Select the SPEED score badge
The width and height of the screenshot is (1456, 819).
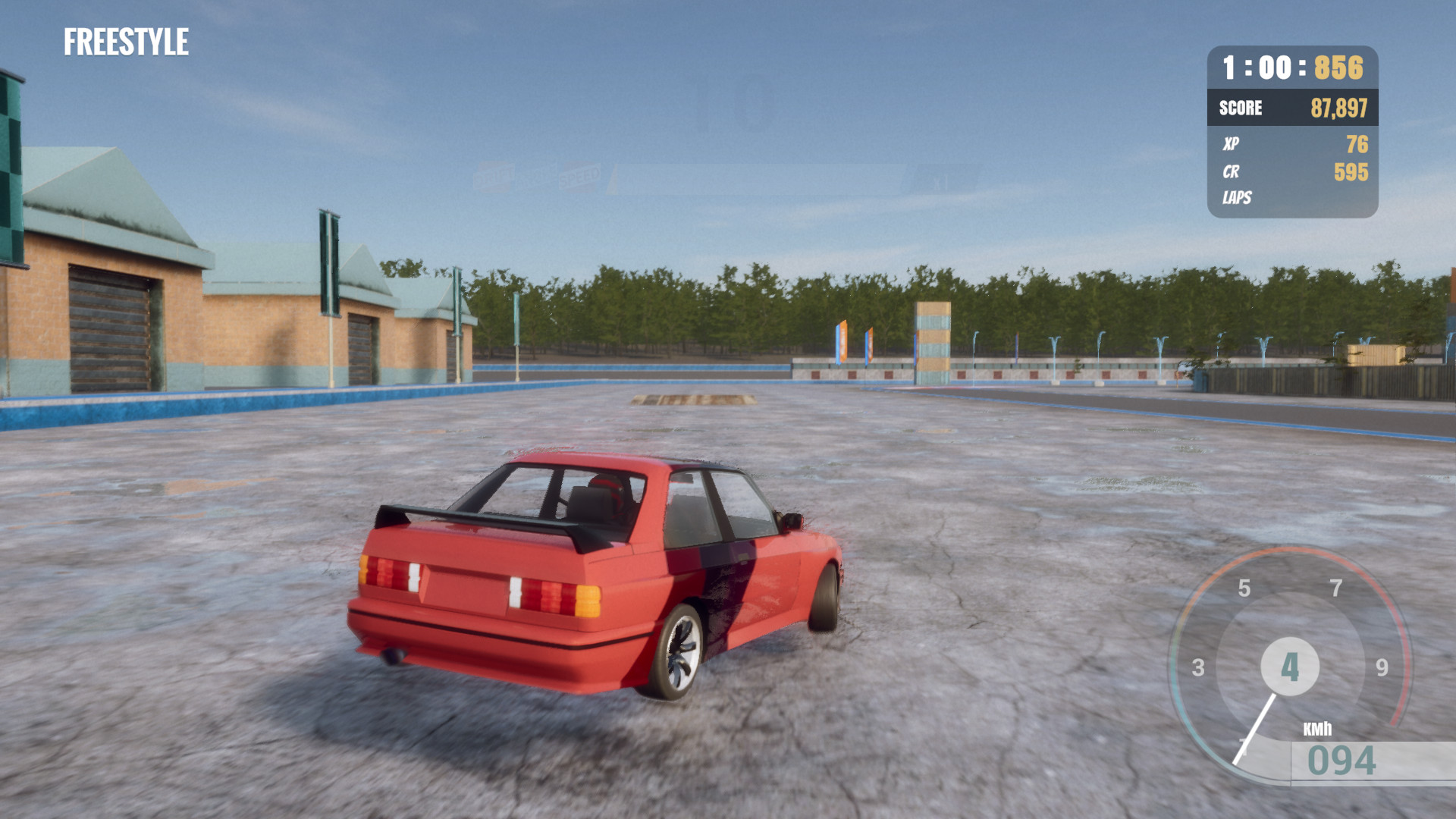click(x=579, y=176)
